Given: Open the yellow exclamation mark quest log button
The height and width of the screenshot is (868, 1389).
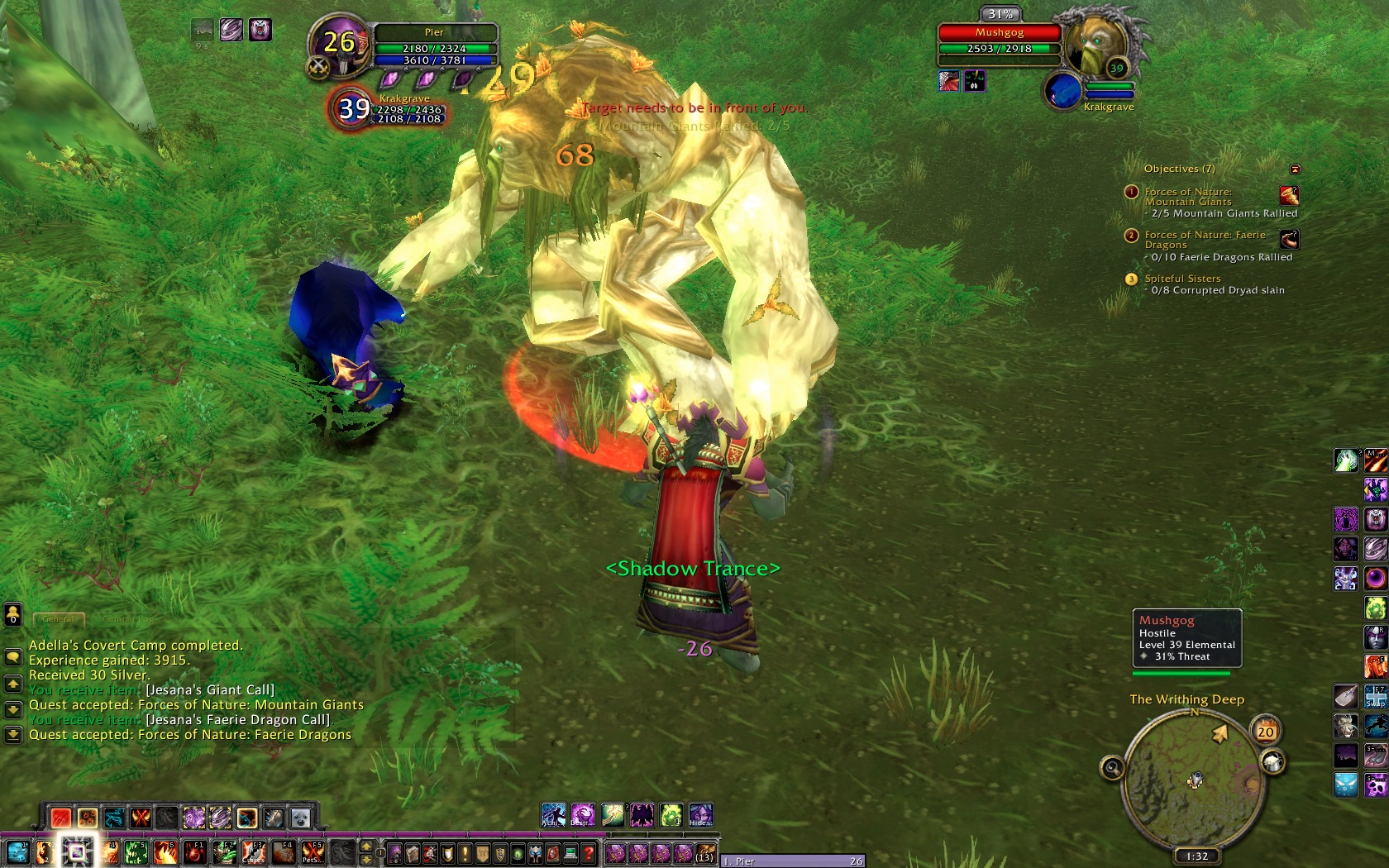Looking at the screenshot, I should pyautogui.click(x=465, y=853).
